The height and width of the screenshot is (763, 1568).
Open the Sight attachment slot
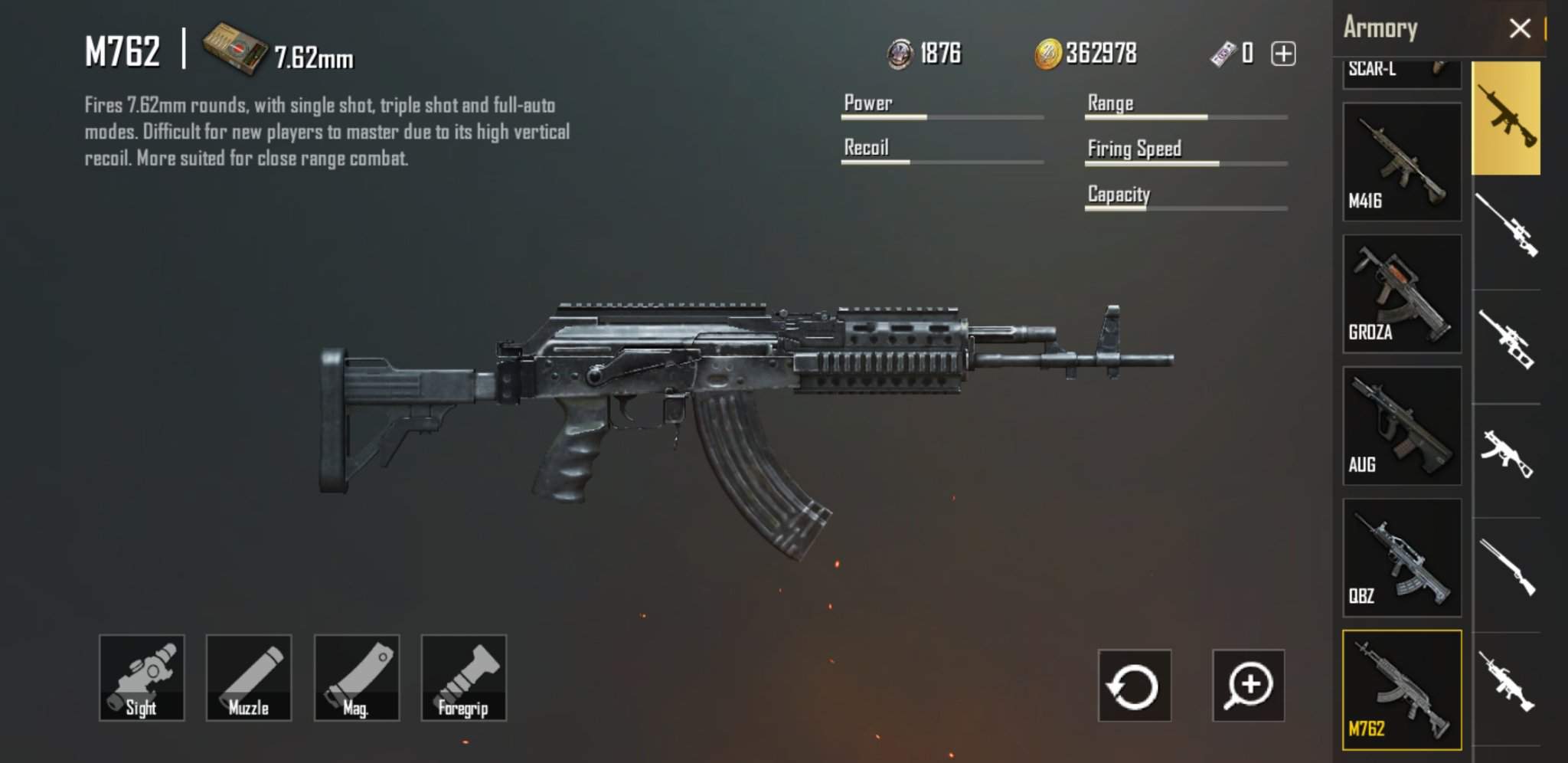[x=142, y=677]
